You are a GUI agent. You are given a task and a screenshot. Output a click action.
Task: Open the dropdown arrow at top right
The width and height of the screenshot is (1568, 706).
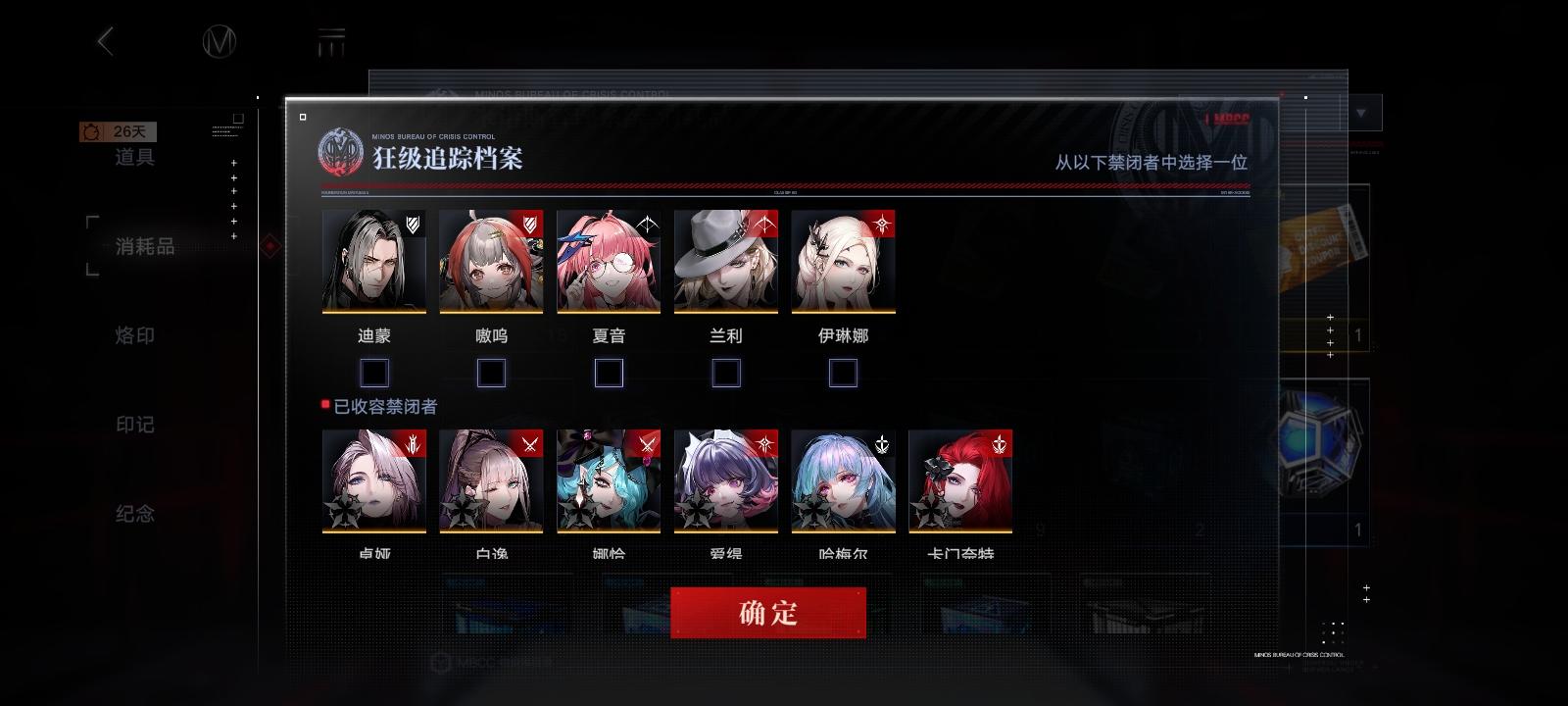tap(1361, 112)
